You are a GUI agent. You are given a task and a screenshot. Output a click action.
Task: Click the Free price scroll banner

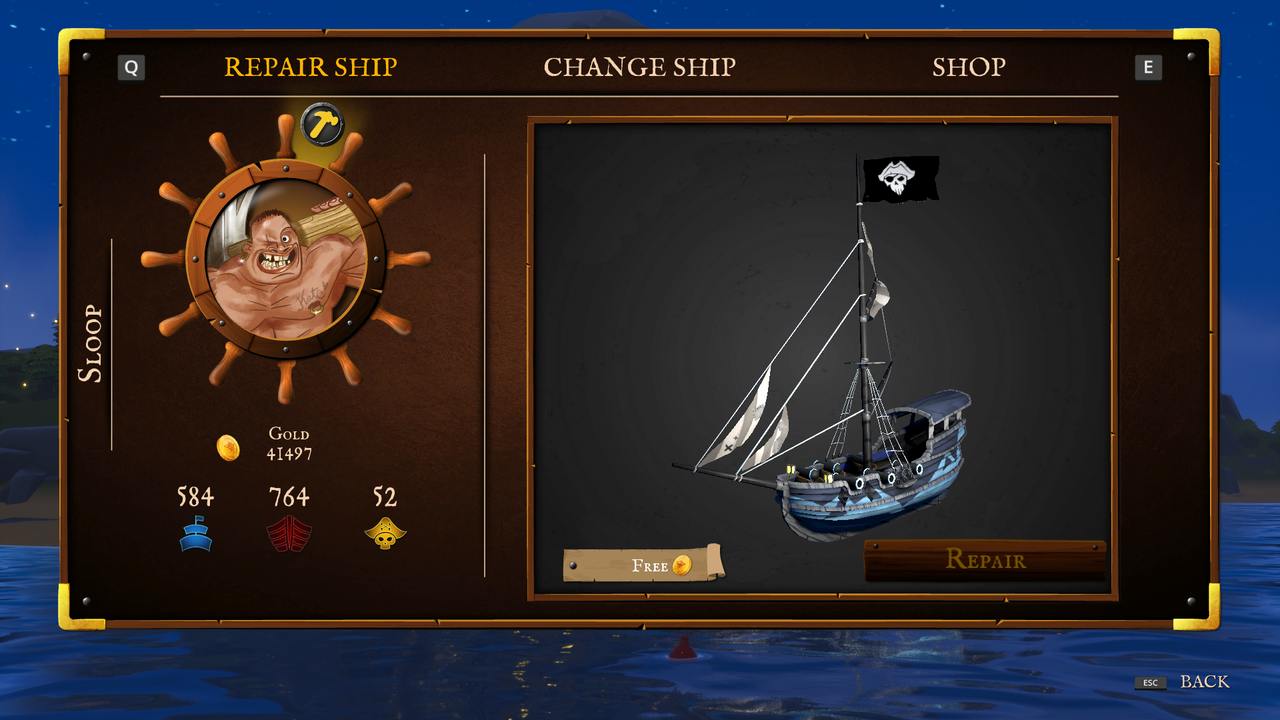[x=645, y=565]
